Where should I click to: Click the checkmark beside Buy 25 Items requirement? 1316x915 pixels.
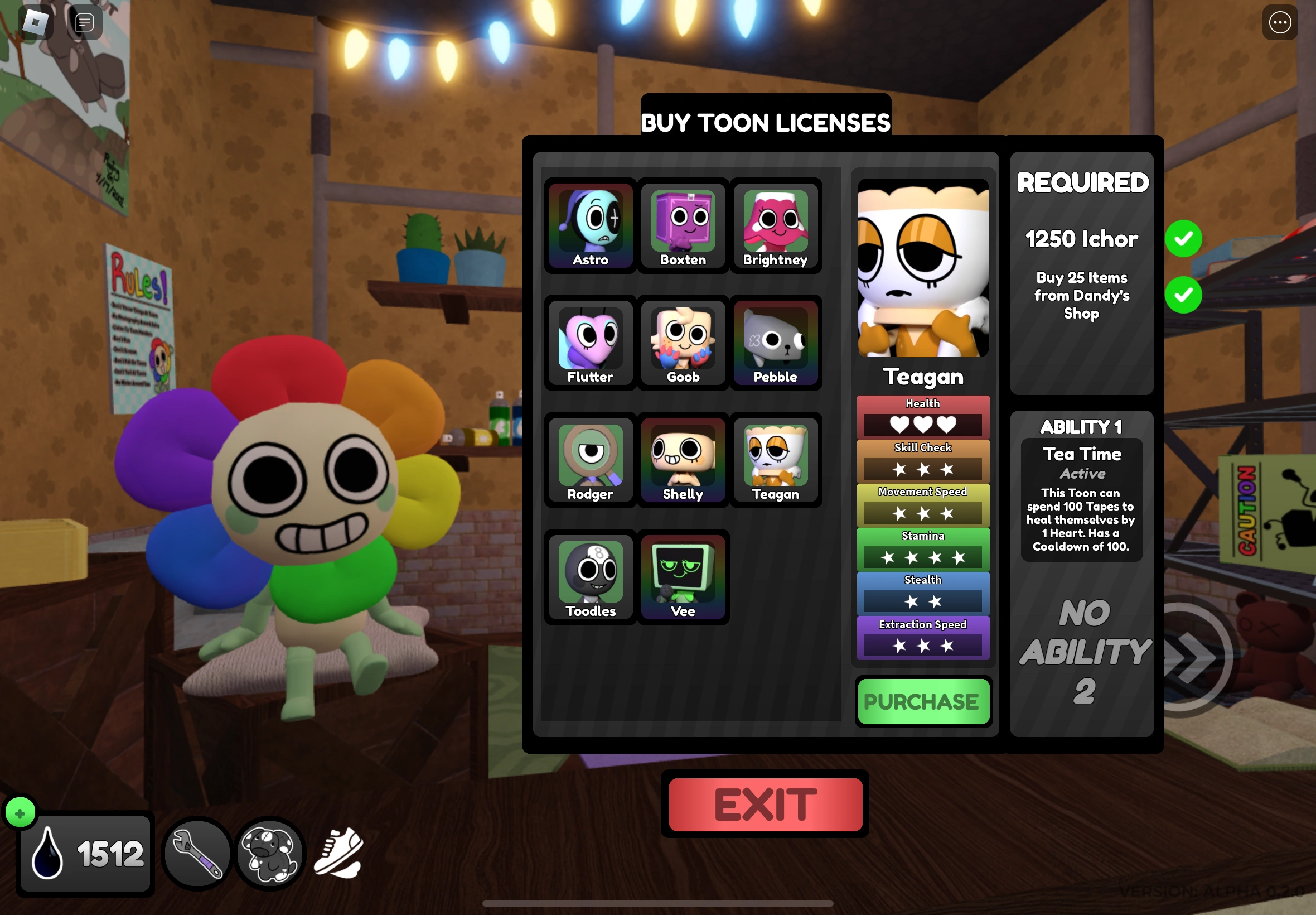(x=1184, y=295)
